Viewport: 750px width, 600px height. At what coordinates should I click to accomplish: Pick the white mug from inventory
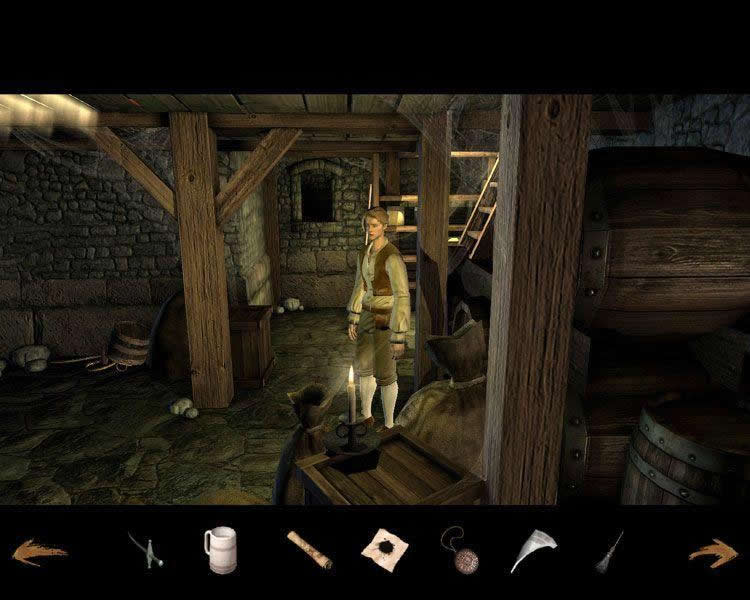click(x=220, y=550)
